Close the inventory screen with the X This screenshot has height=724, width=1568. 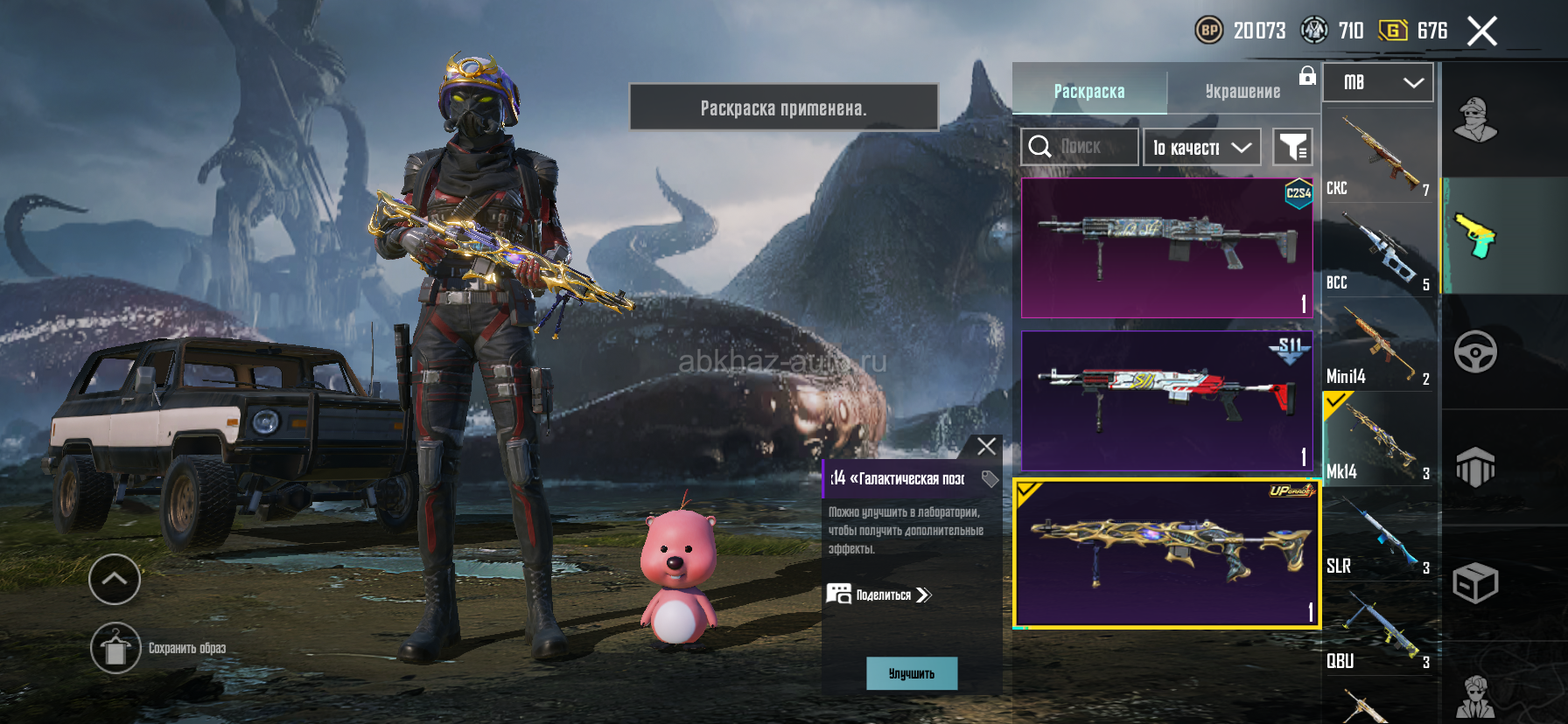pyautogui.click(x=1481, y=31)
